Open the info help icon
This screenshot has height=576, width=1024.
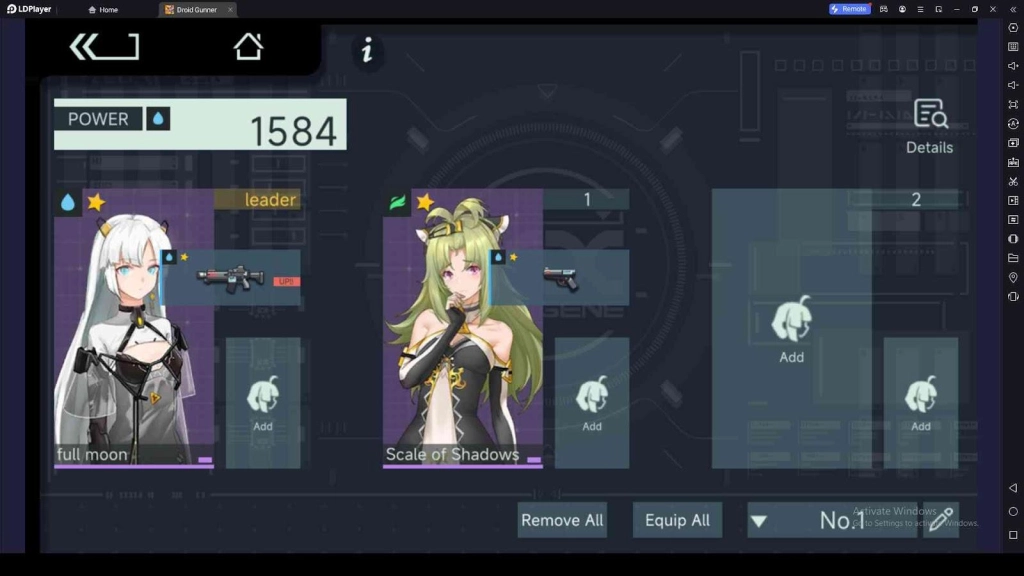(367, 50)
